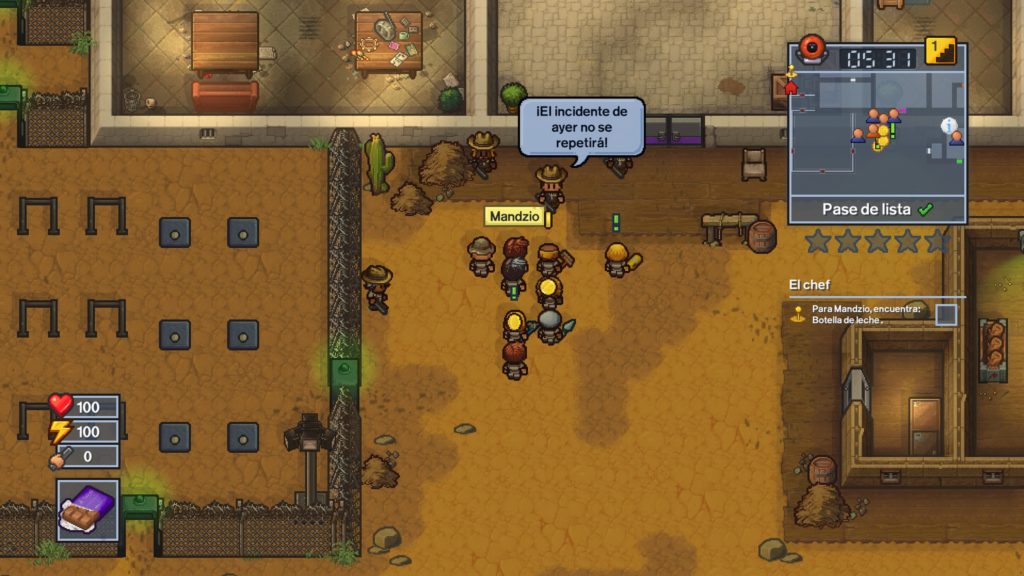
Task: Open the El chef quest tracker entry
Action: point(810,285)
